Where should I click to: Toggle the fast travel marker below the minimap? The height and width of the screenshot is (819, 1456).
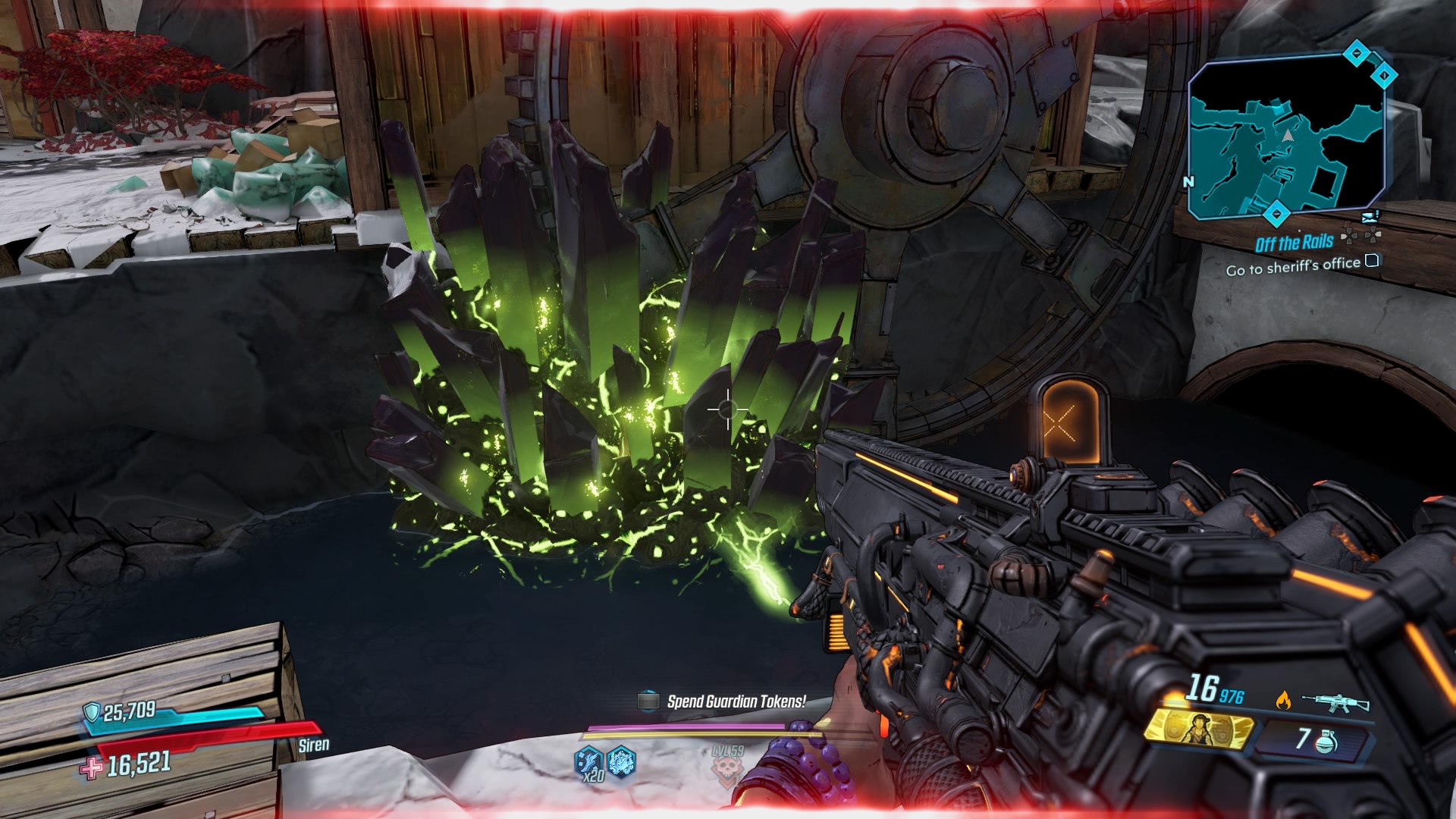(x=1276, y=212)
